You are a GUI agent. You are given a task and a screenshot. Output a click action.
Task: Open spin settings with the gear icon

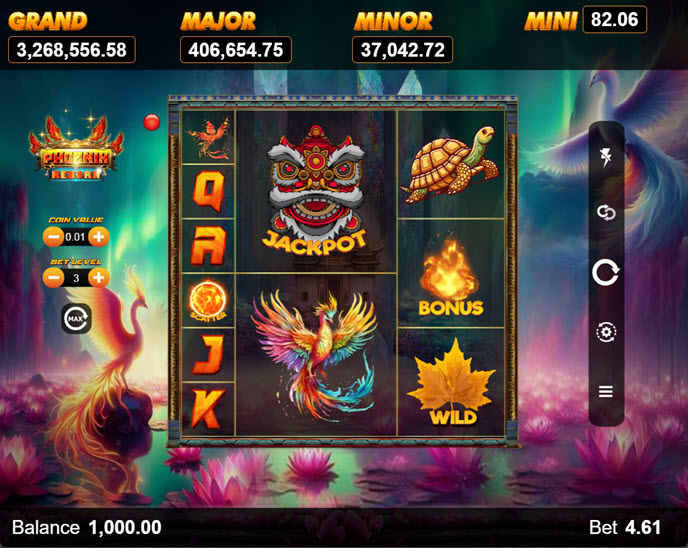[606, 332]
